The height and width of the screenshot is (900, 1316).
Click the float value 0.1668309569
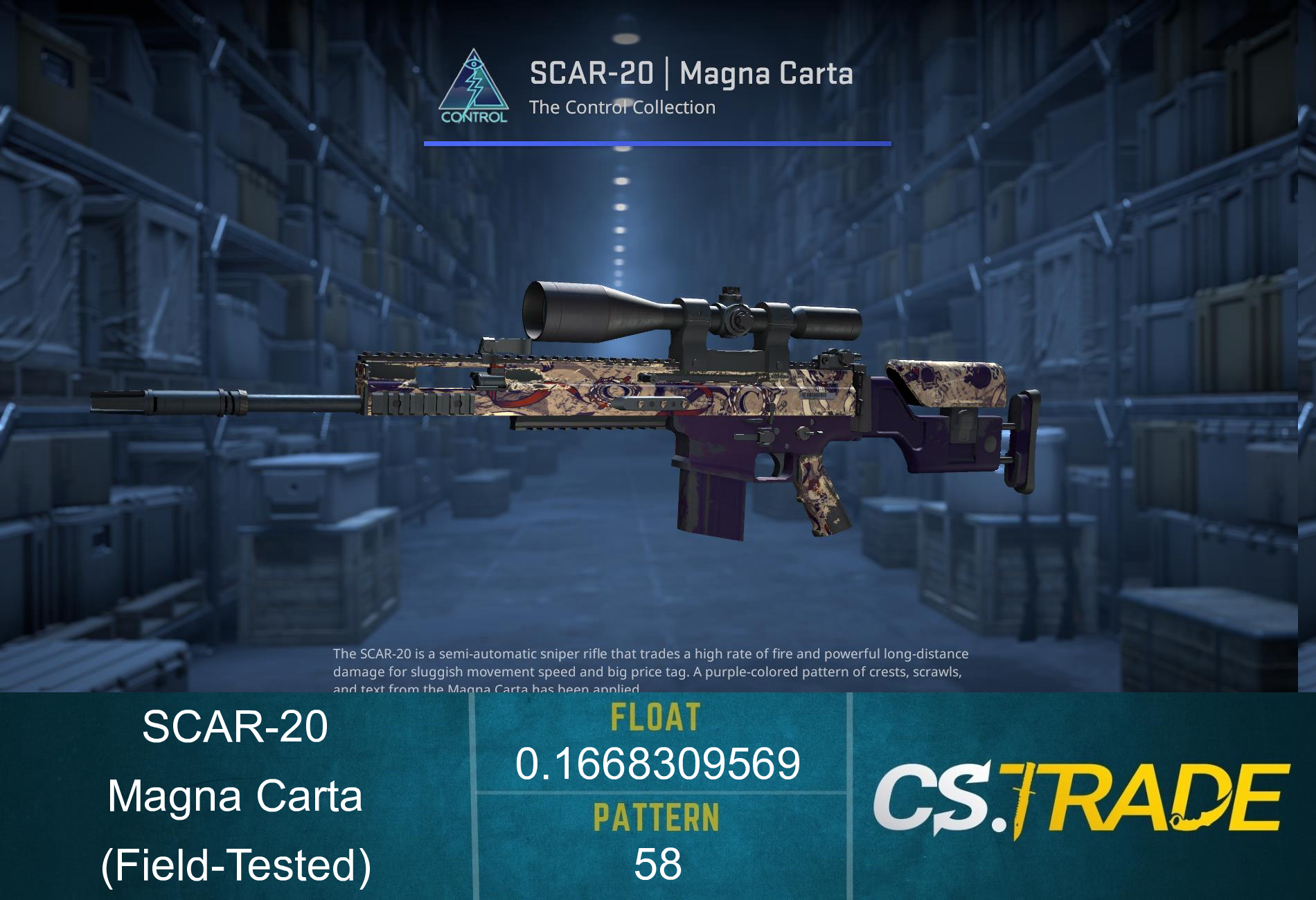[x=658, y=765]
